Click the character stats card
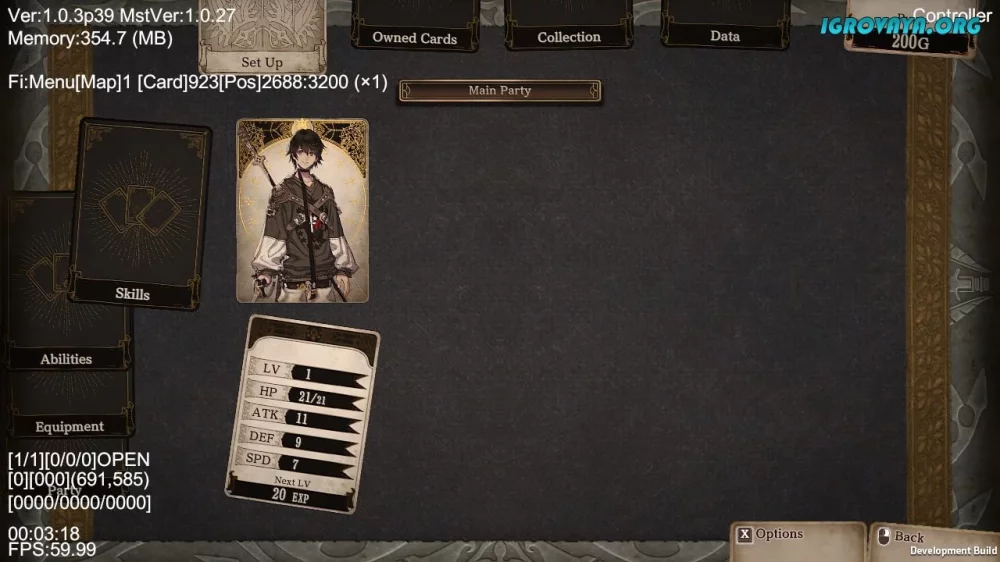The width and height of the screenshot is (1000, 562). (x=303, y=414)
